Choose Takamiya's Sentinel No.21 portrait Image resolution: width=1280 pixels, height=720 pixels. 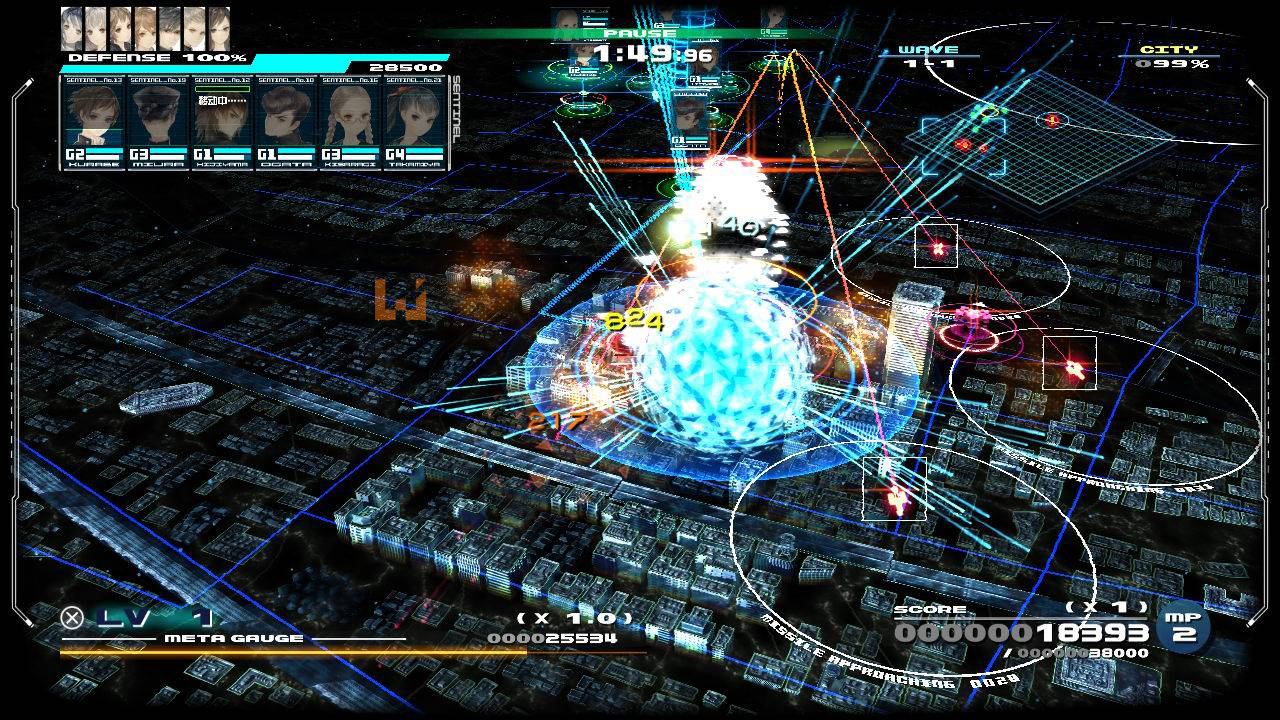[x=413, y=121]
